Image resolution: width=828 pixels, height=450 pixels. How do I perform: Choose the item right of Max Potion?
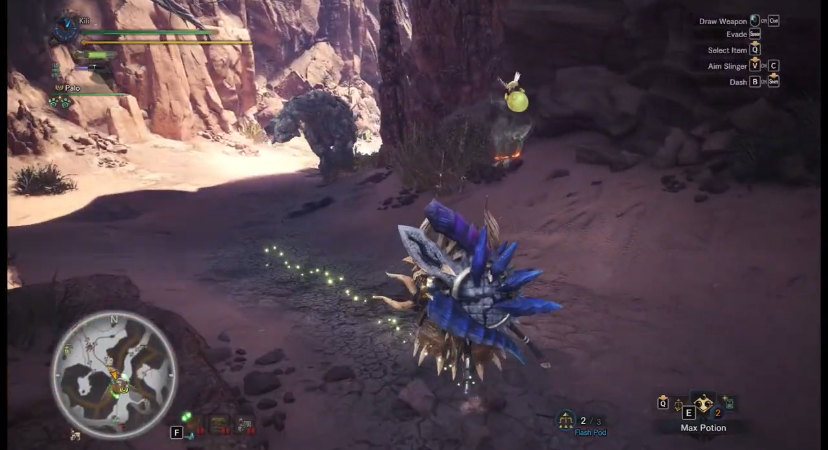tap(727, 403)
